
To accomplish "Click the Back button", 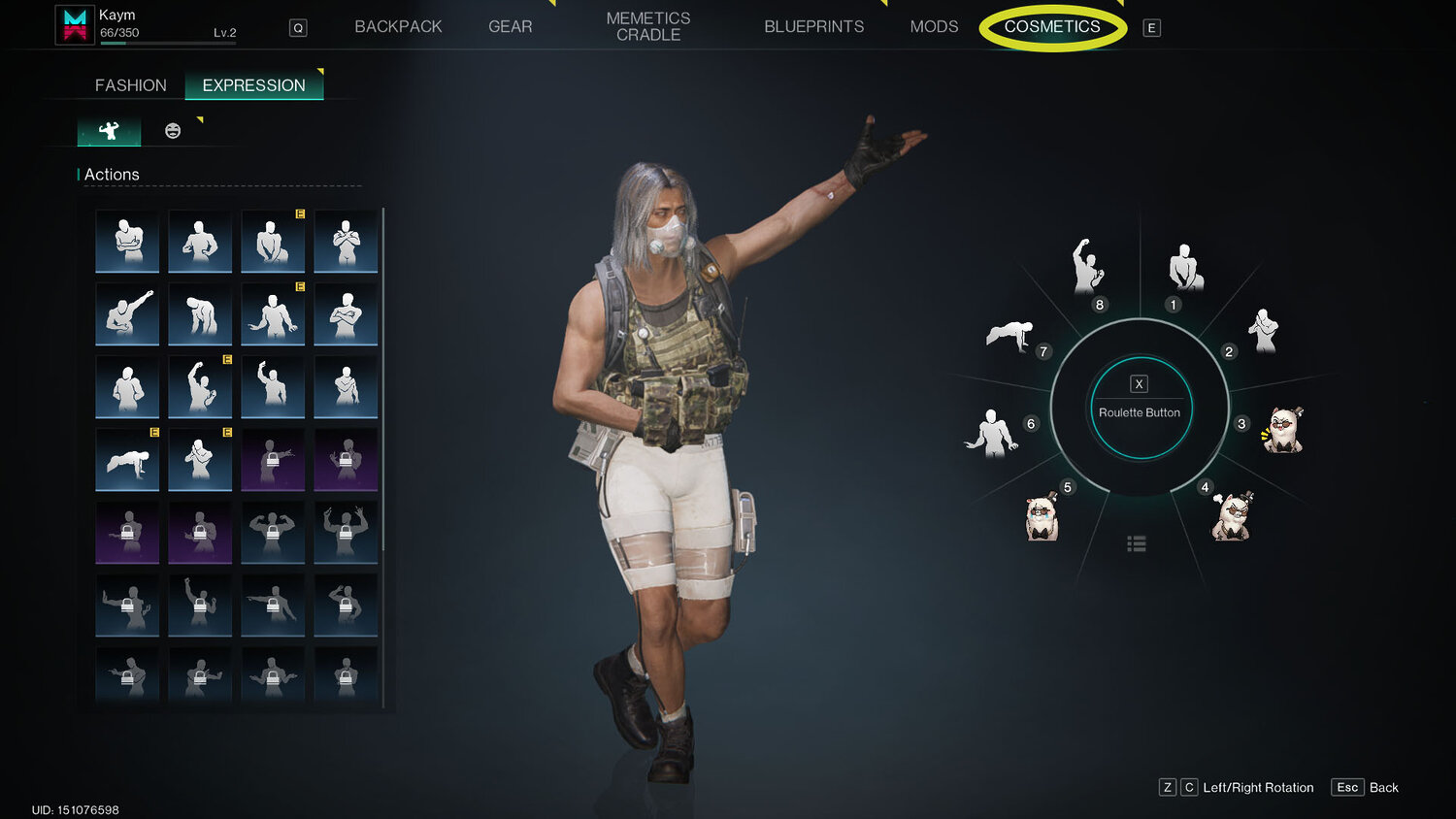I will 1366,787.
